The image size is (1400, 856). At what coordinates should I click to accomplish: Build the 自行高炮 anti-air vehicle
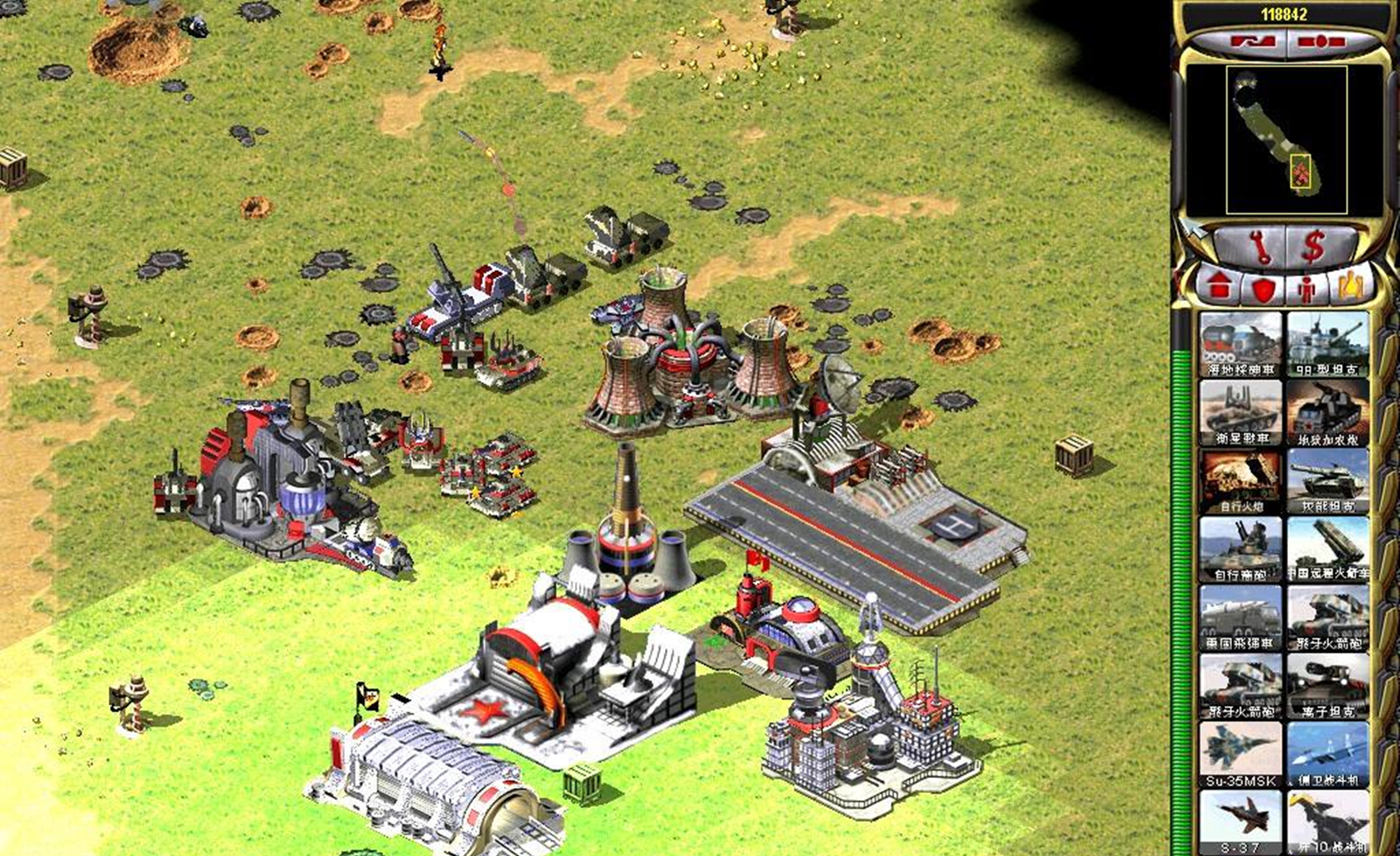(x=1240, y=550)
